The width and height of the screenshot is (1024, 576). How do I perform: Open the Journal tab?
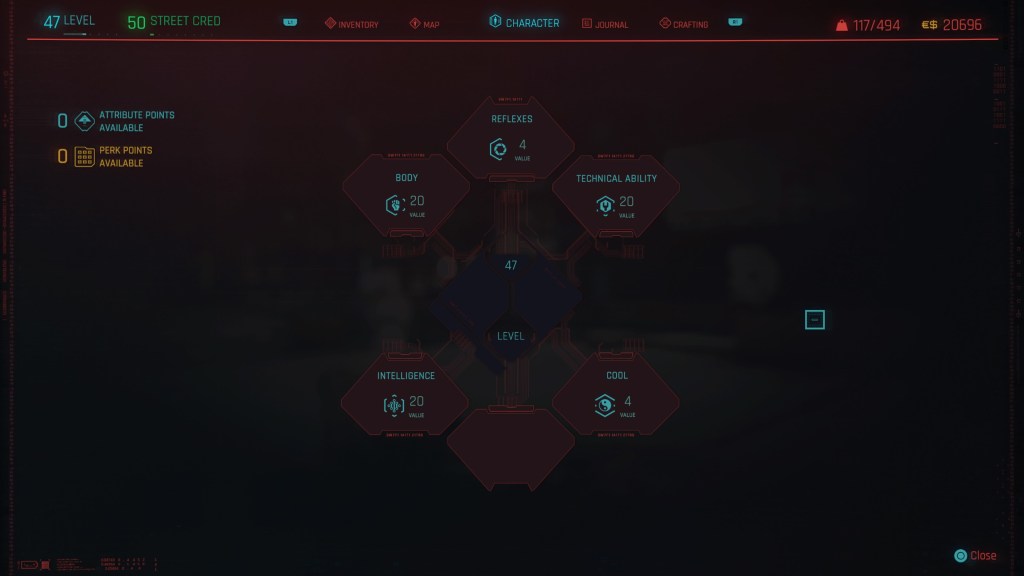click(605, 24)
